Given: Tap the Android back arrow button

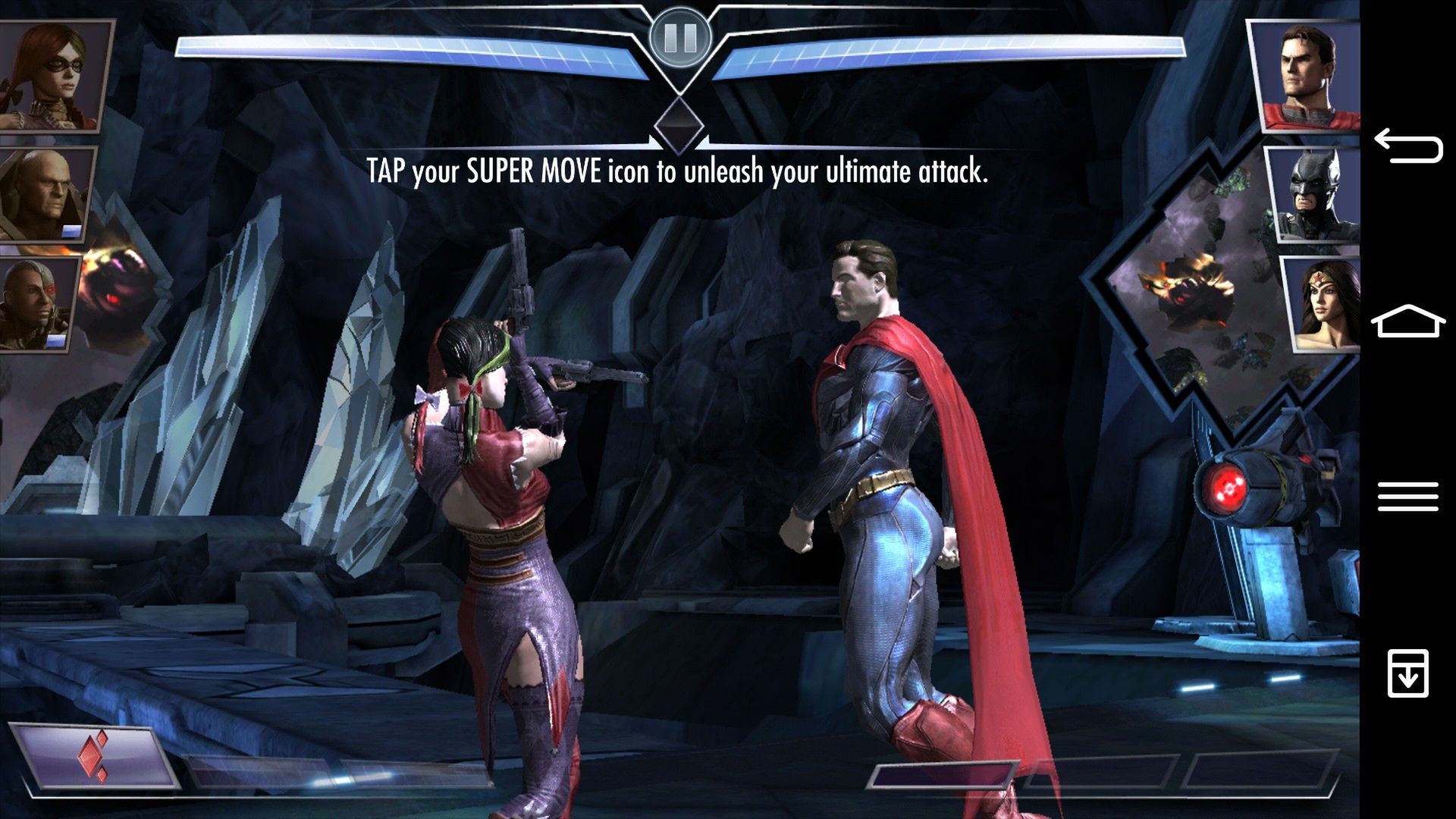Looking at the screenshot, I should (x=1408, y=146).
